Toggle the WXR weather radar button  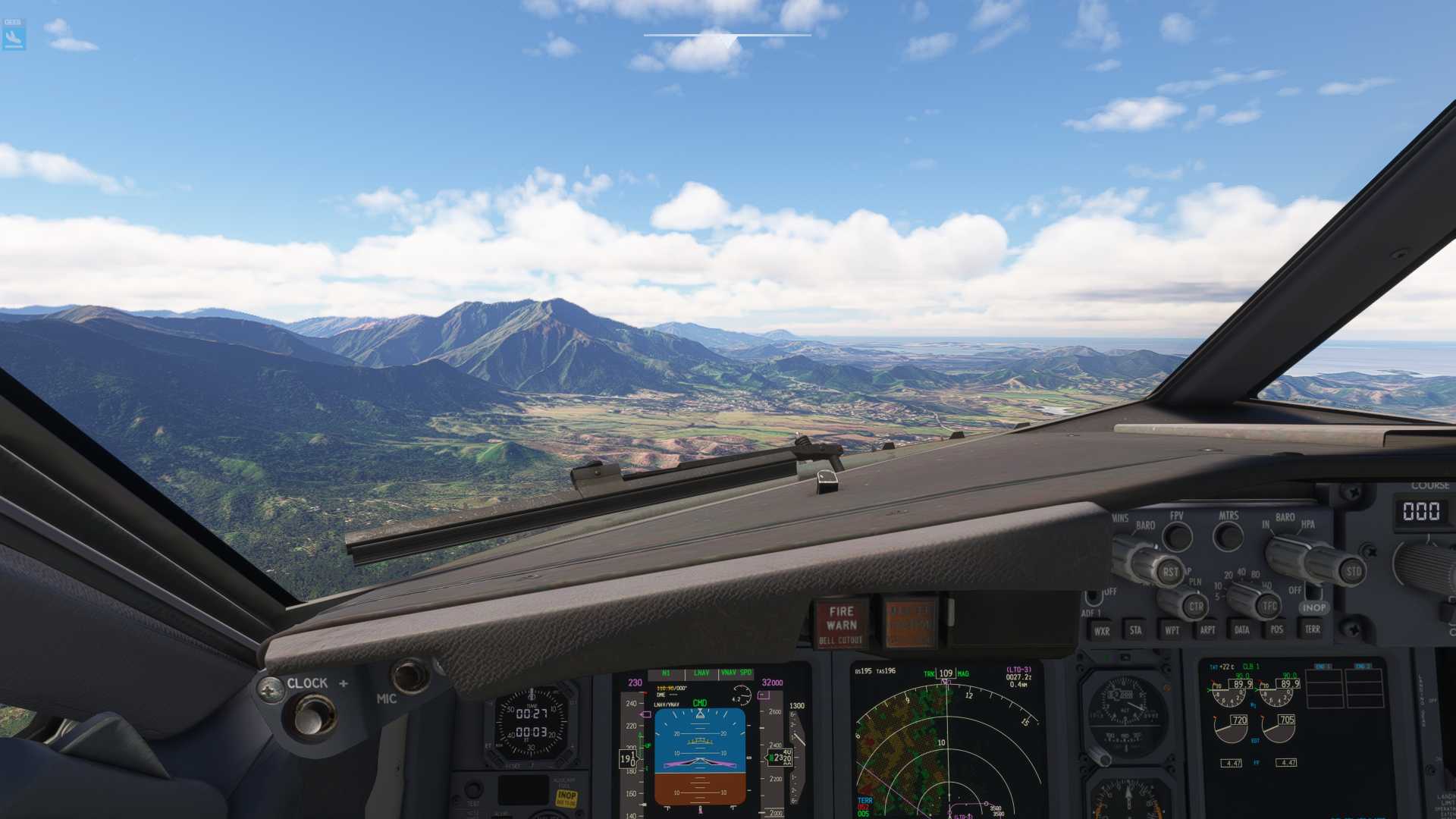point(1102,630)
